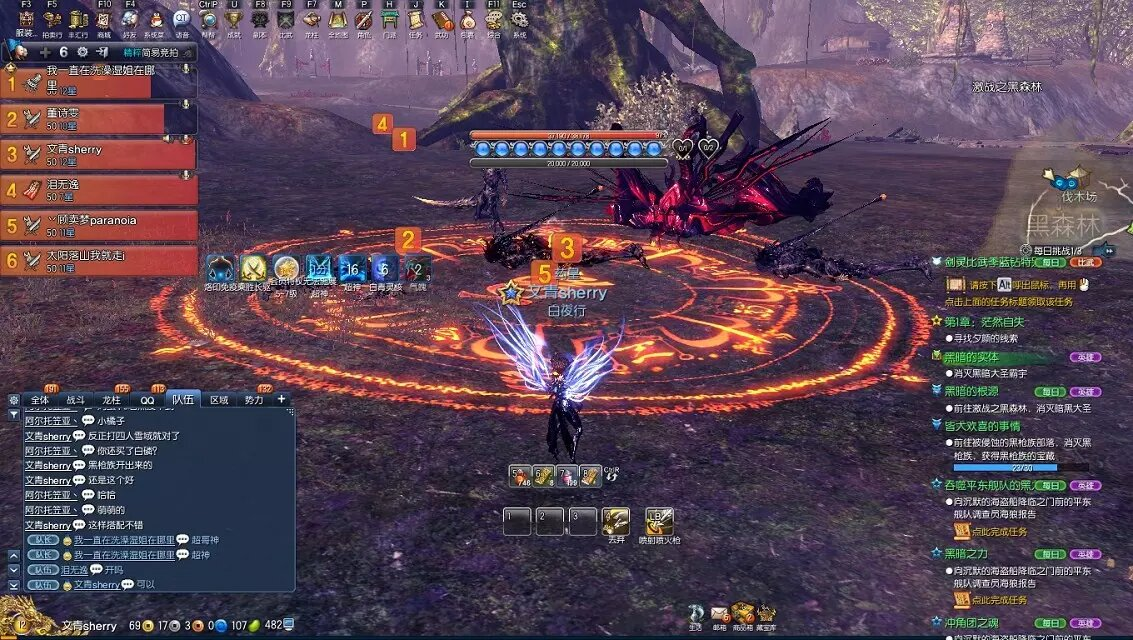Add a new chat tab with plus button

(x=281, y=399)
